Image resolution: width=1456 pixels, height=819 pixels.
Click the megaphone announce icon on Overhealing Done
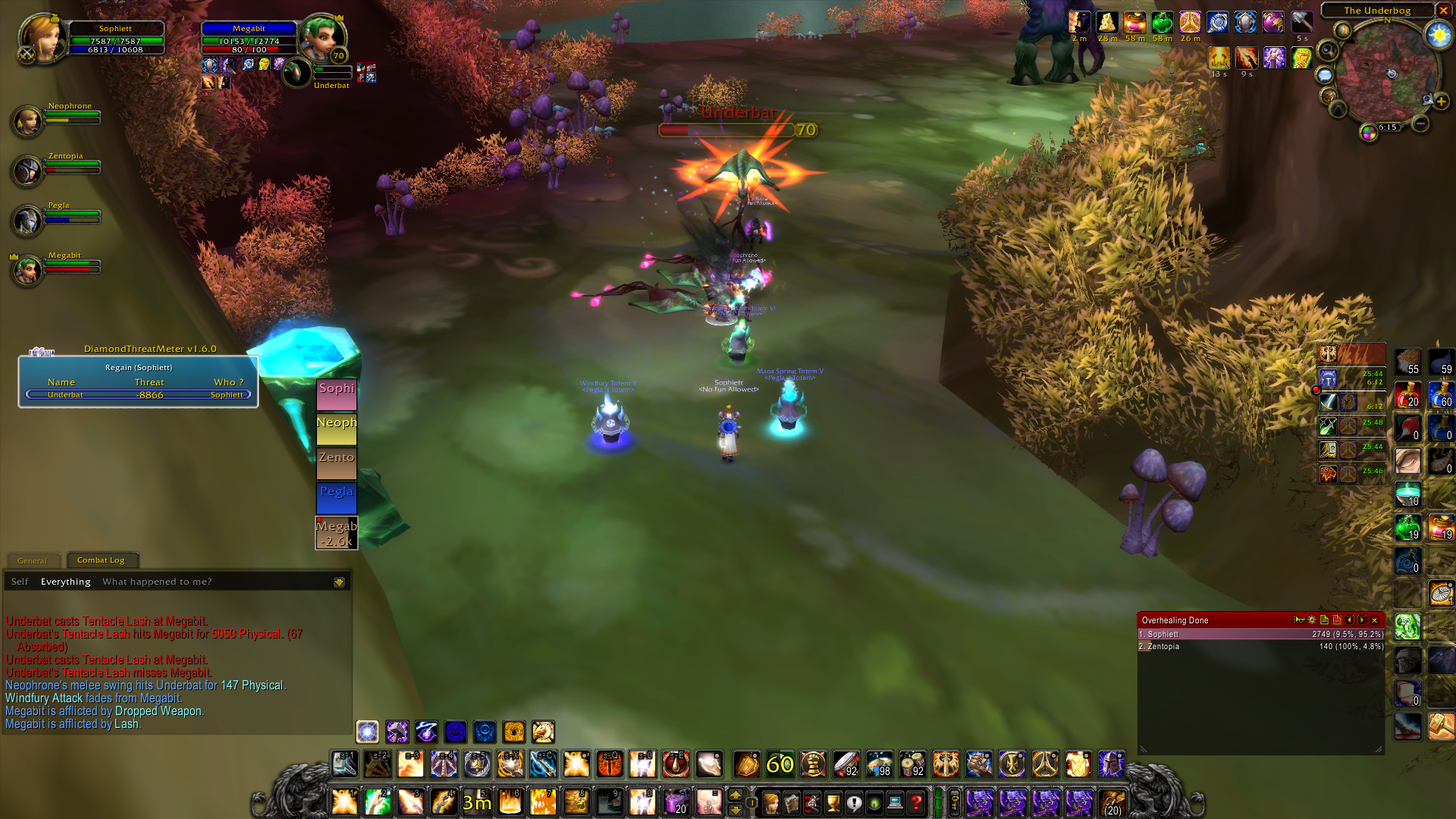point(1299,620)
